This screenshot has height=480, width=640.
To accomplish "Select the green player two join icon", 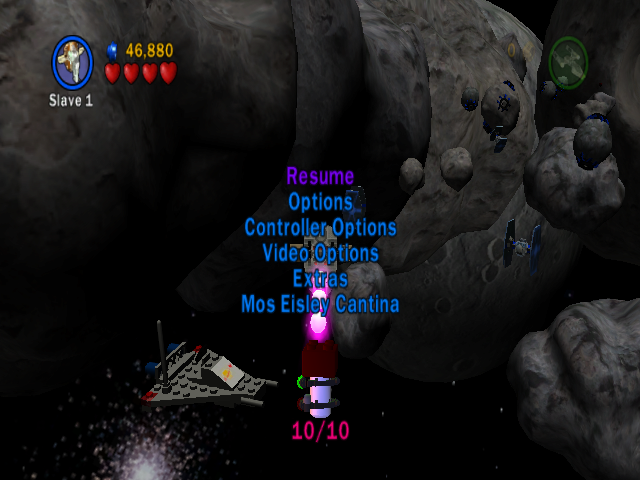I will (568, 62).
